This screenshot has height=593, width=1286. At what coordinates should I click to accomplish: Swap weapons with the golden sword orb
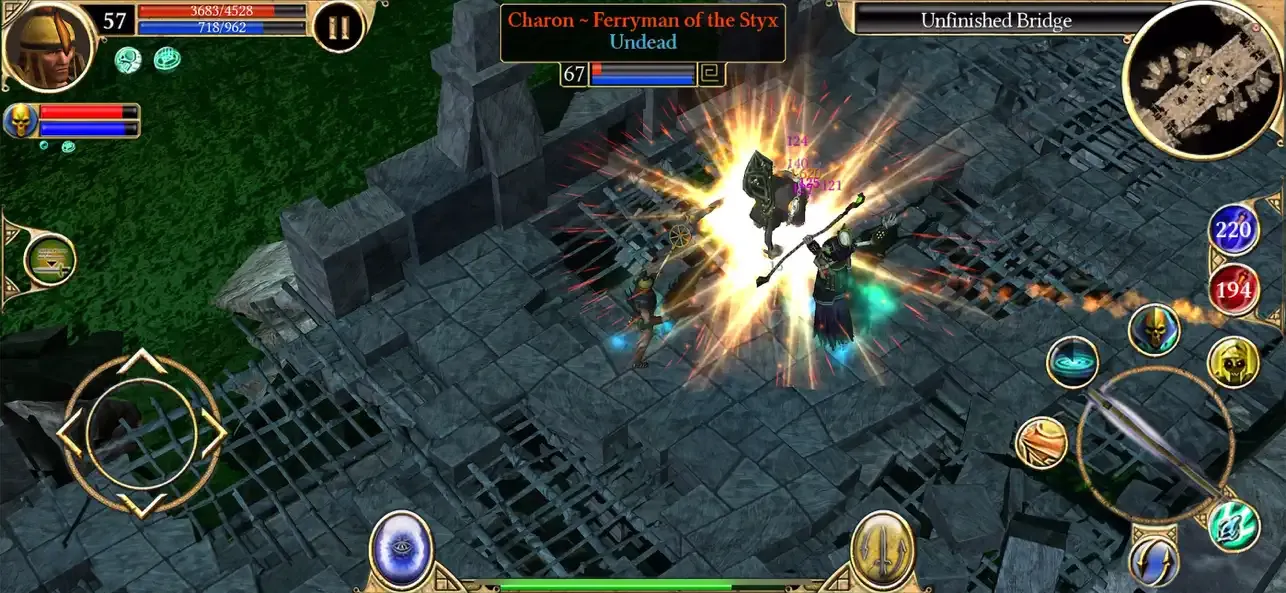click(883, 549)
